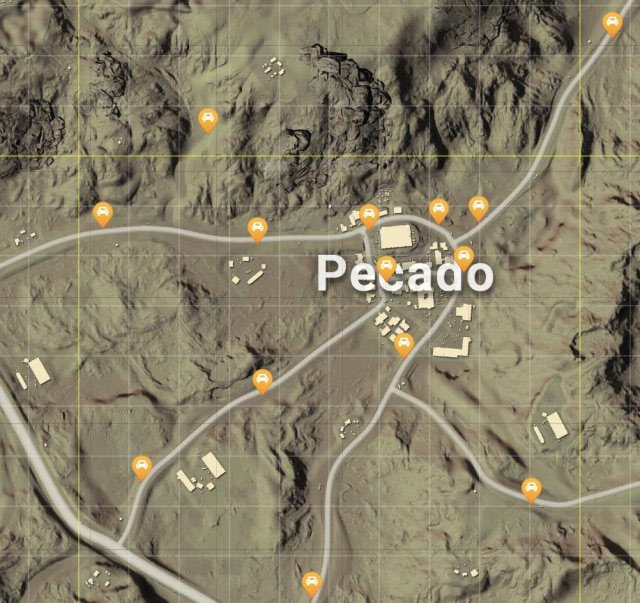The width and height of the screenshot is (640, 603).
Task: Pick vehicle marker beside the southwest compound buildings
Action: (142, 467)
